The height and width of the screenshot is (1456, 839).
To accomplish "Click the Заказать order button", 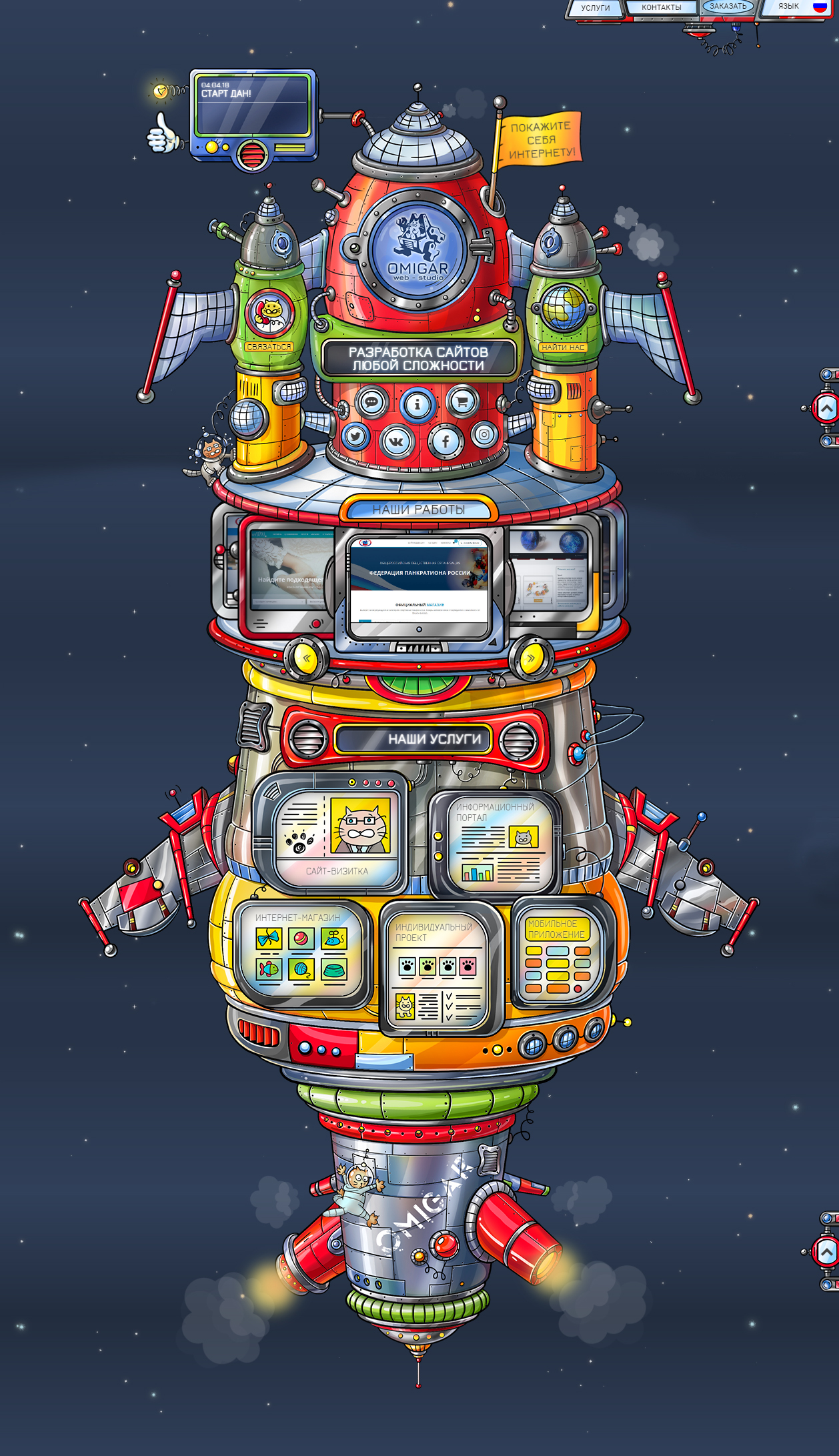I will pos(728,7).
